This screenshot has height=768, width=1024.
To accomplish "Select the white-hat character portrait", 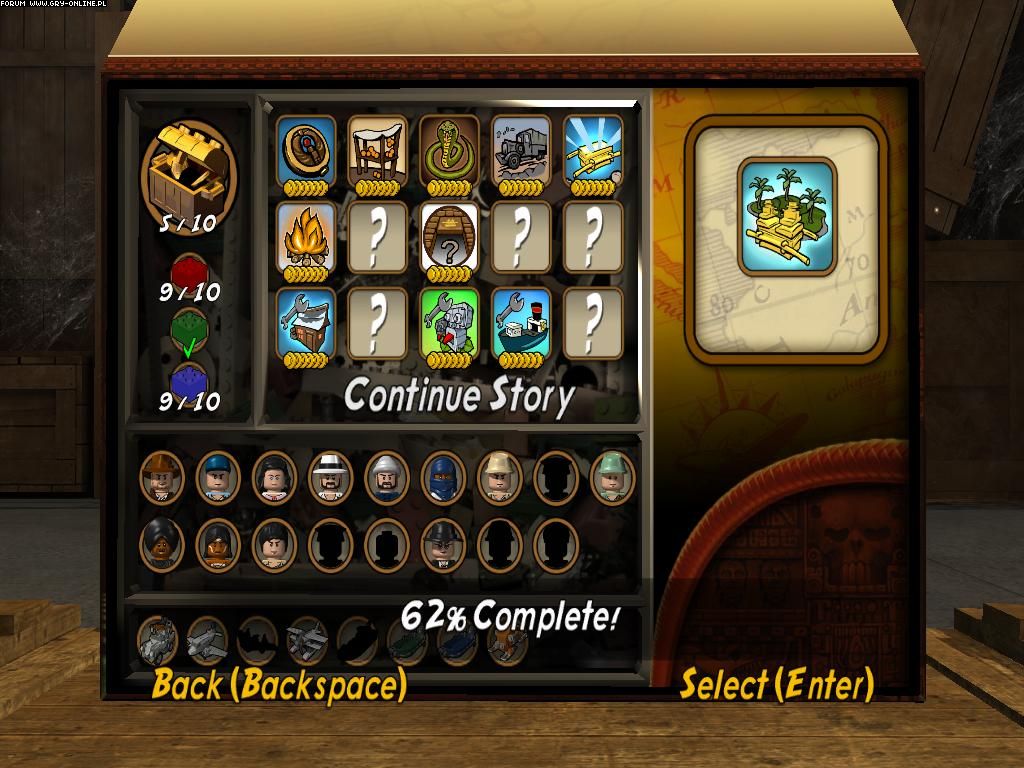I will (x=329, y=476).
